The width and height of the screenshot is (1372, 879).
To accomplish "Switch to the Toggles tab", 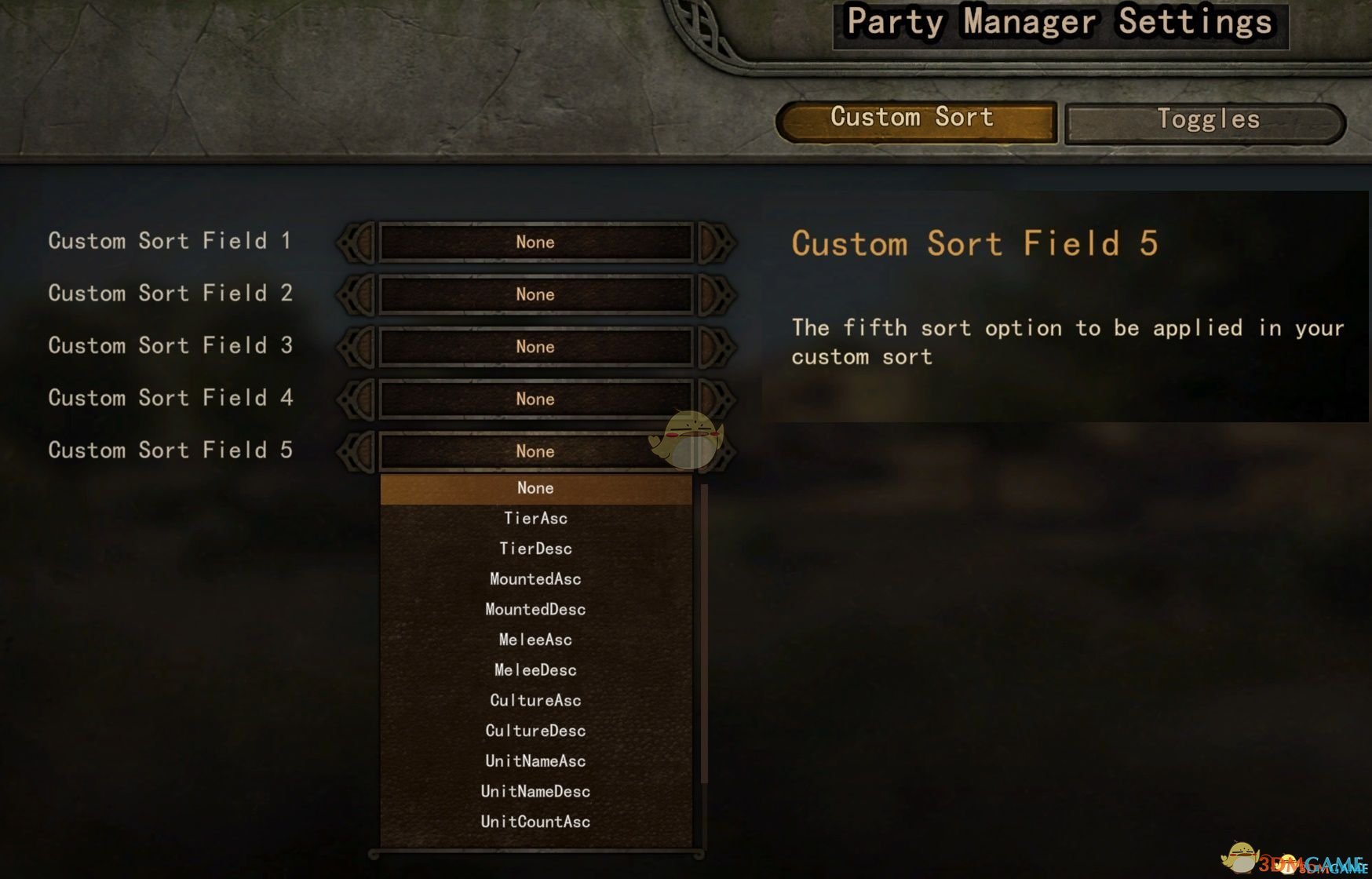I will click(x=1209, y=119).
